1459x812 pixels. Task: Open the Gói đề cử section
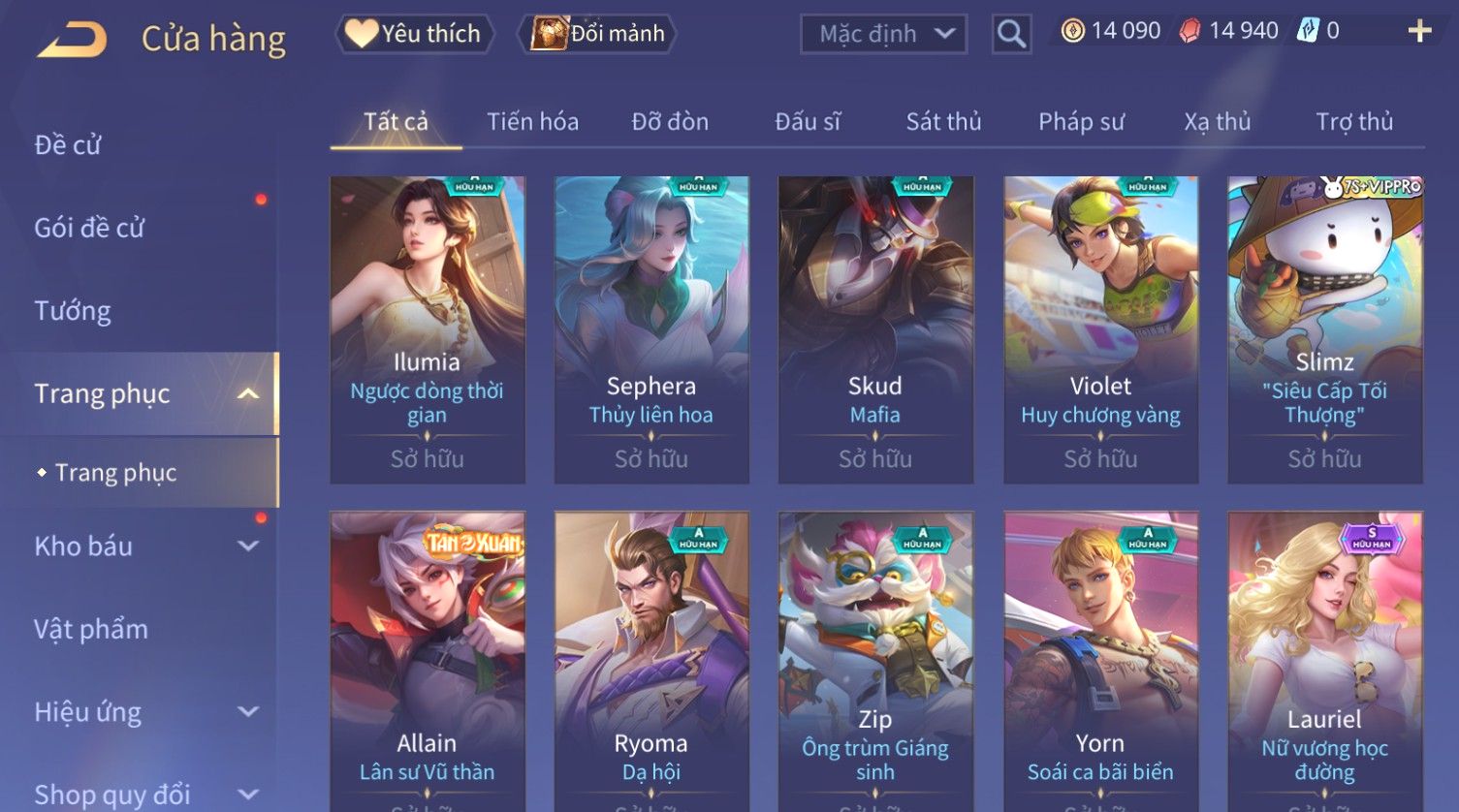point(89,228)
